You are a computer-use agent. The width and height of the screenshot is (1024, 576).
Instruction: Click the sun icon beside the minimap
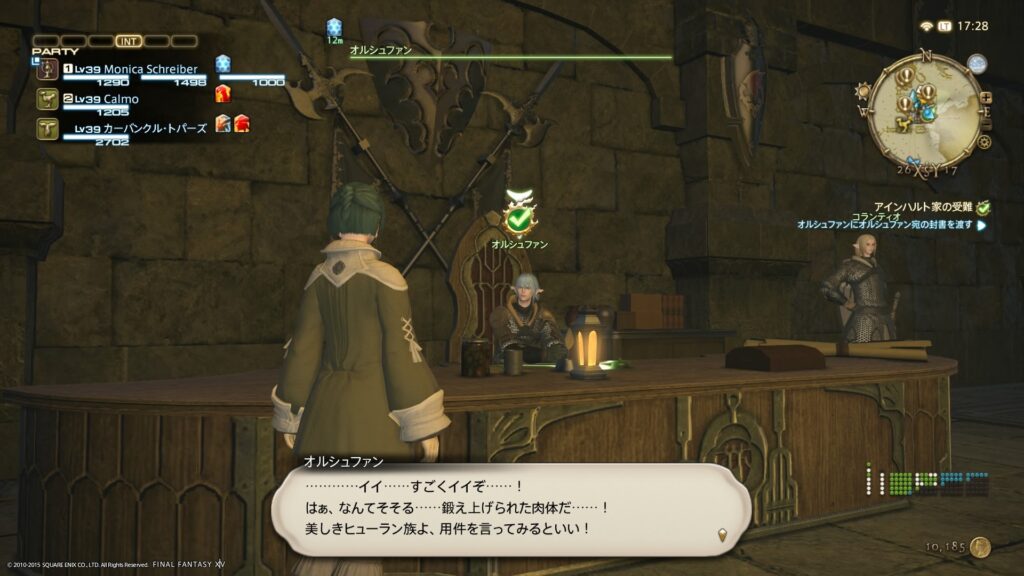point(863,91)
